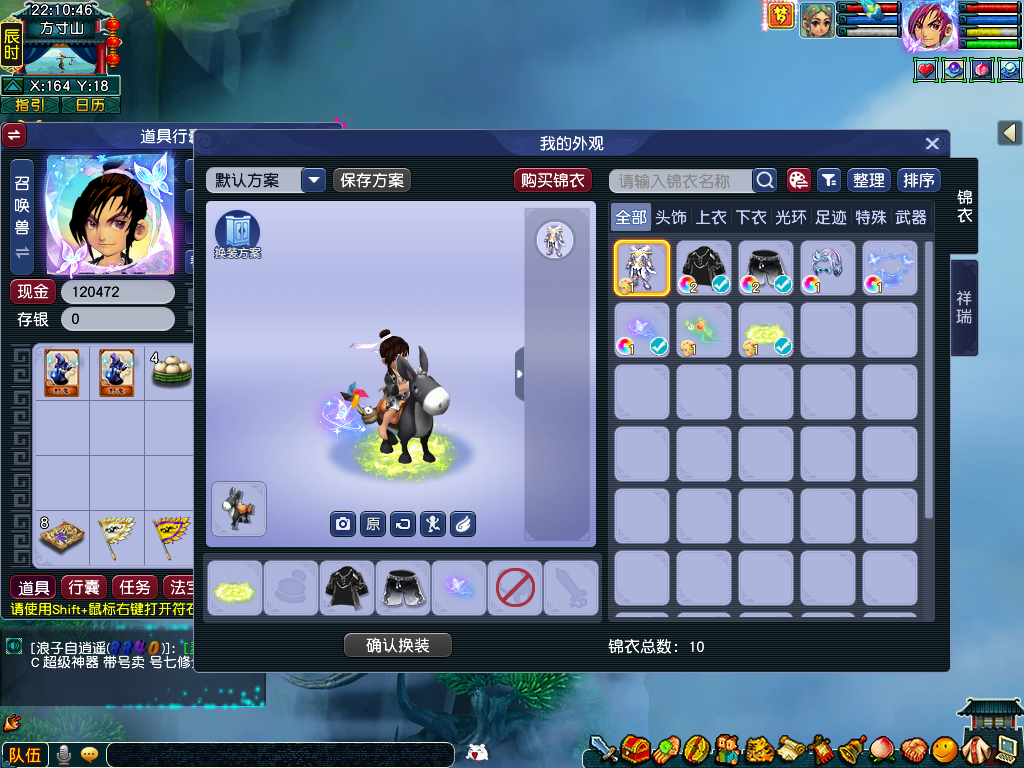Screen dimensions: 1024x768
Task: Switch to the 上衣 top clothing tab
Action: click(x=711, y=217)
